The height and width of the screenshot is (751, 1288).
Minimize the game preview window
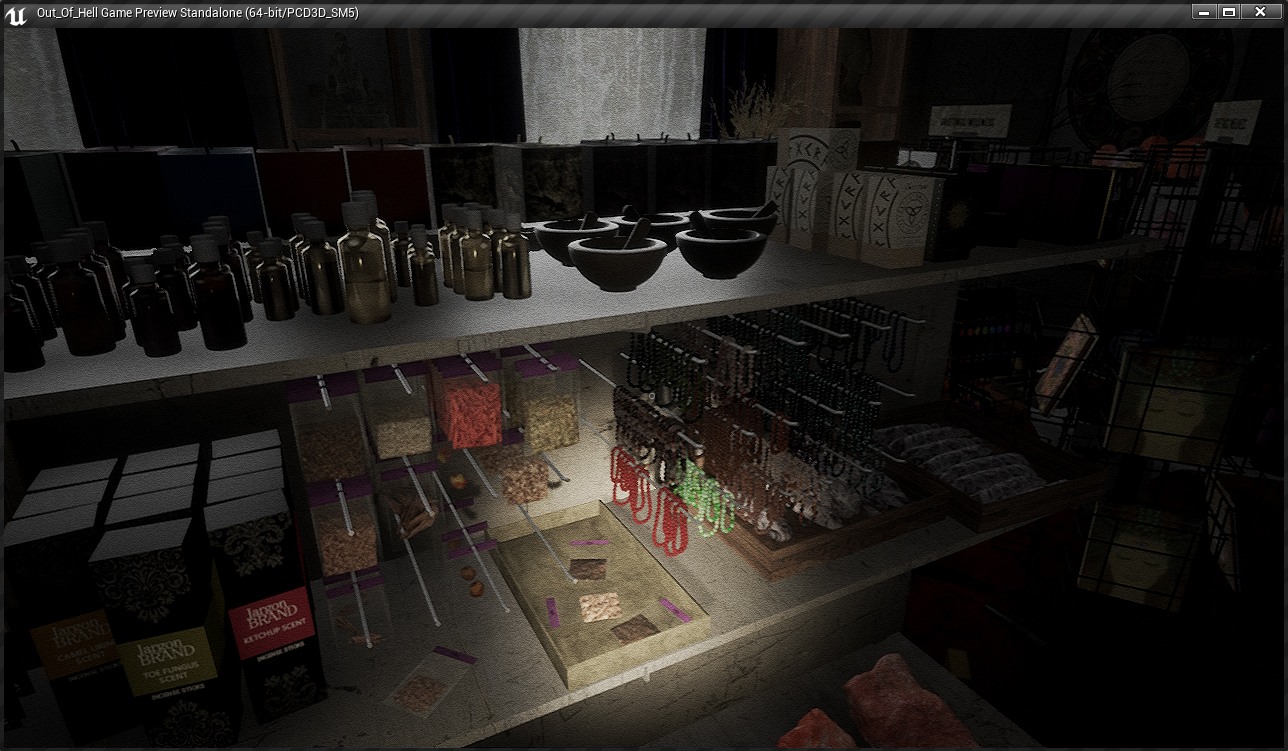1204,12
